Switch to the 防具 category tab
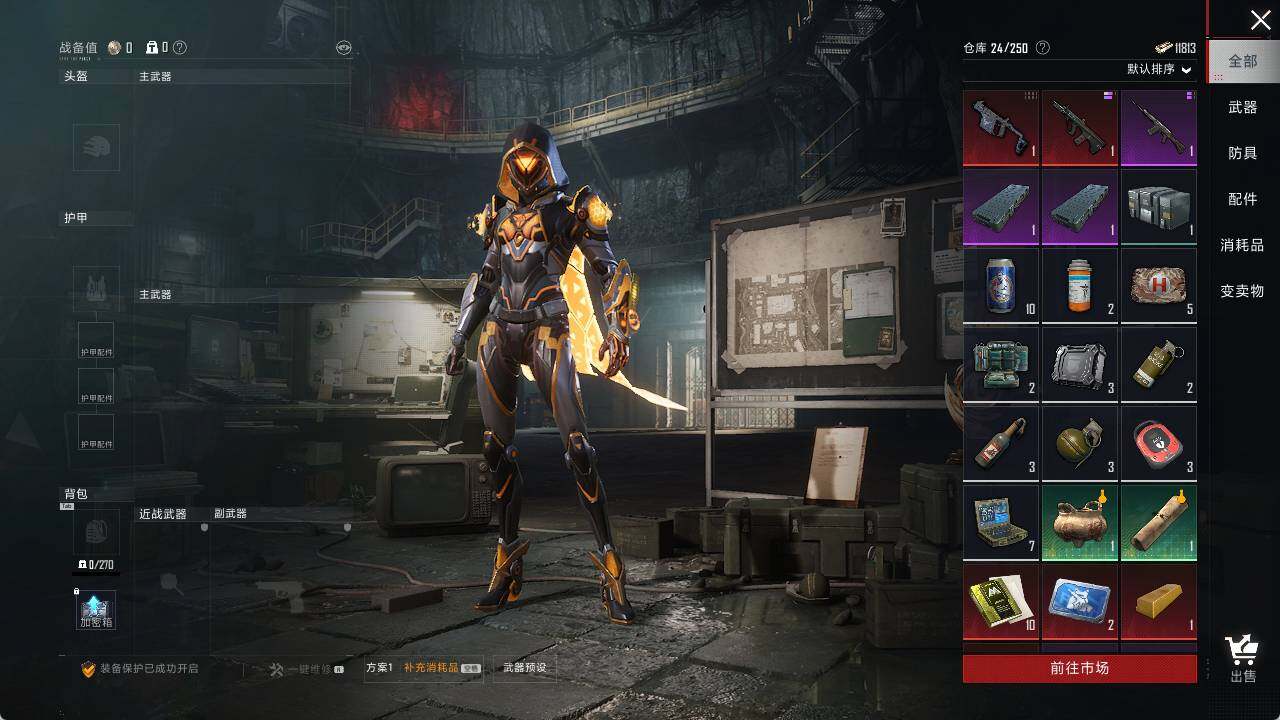The height and width of the screenshot is (720, 1280). pos(1242,153)
